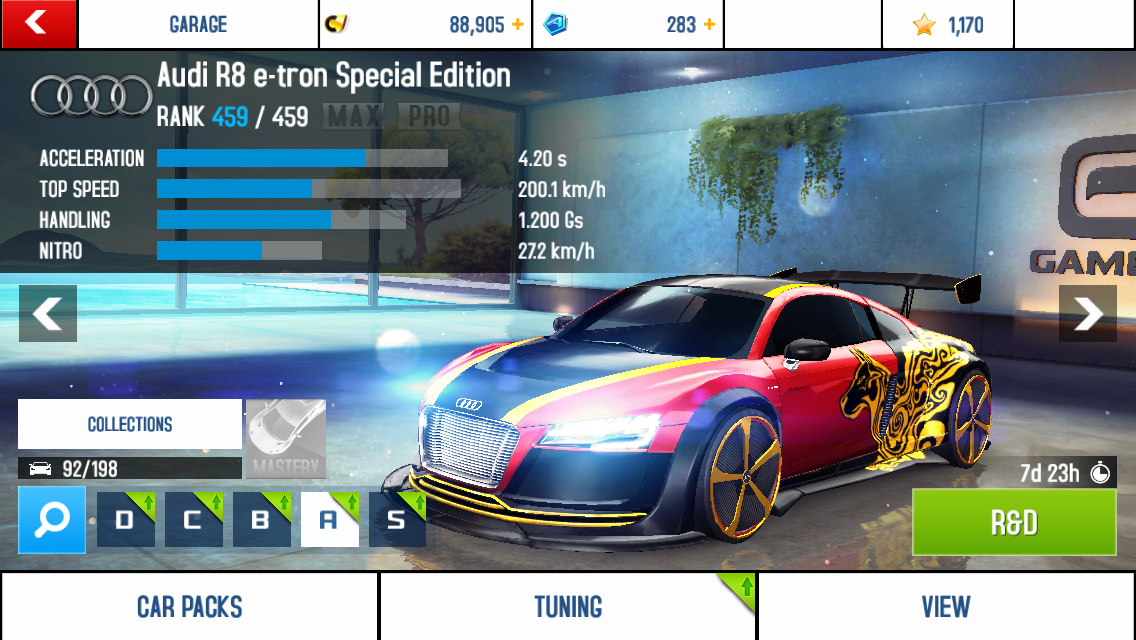Open the car Mastery thumbnail

(286, 438)
